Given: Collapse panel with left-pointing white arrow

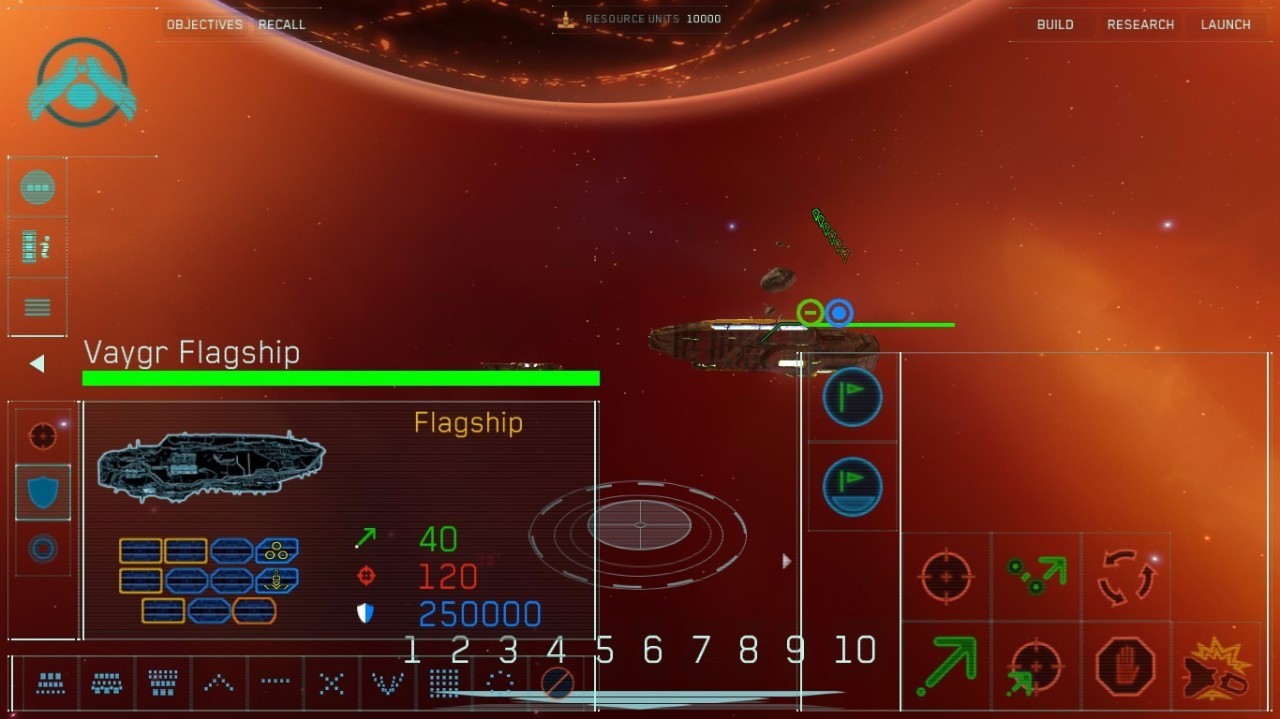Looking at the screenshot, I should (x=37, y=364).
